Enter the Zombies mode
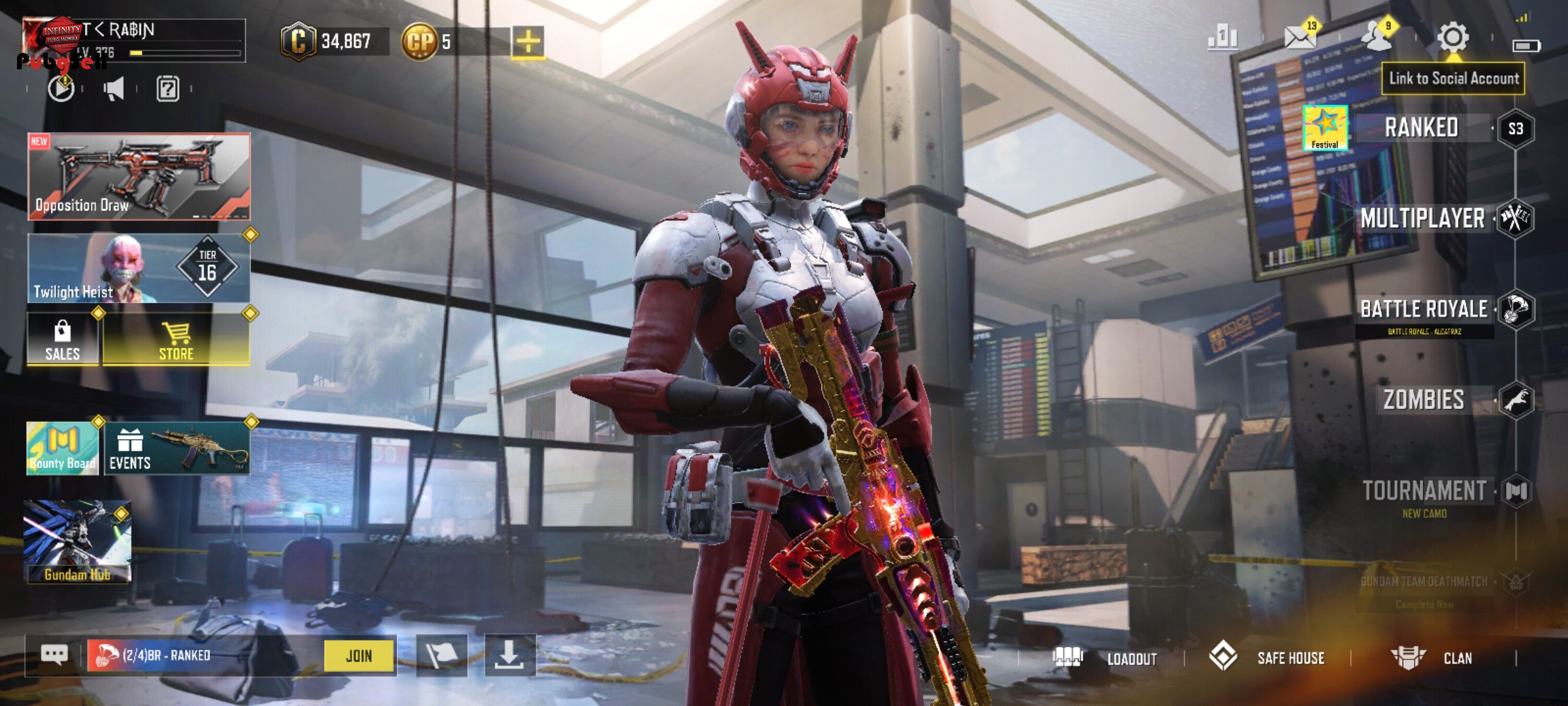The image size is (1568, 706). [x=1424, y=399]
